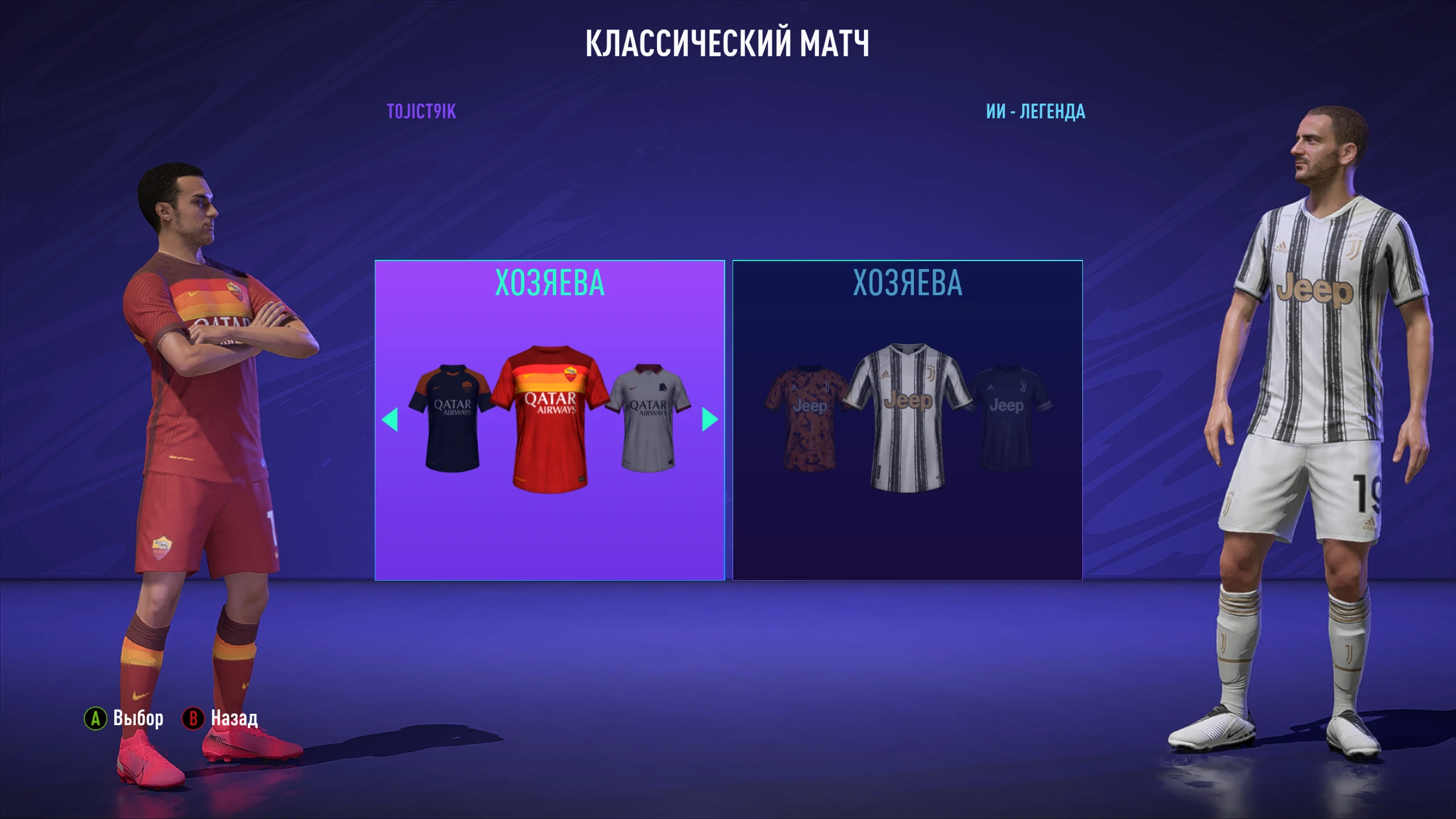Click the TOJICT9IK player name

pos(421,113)
